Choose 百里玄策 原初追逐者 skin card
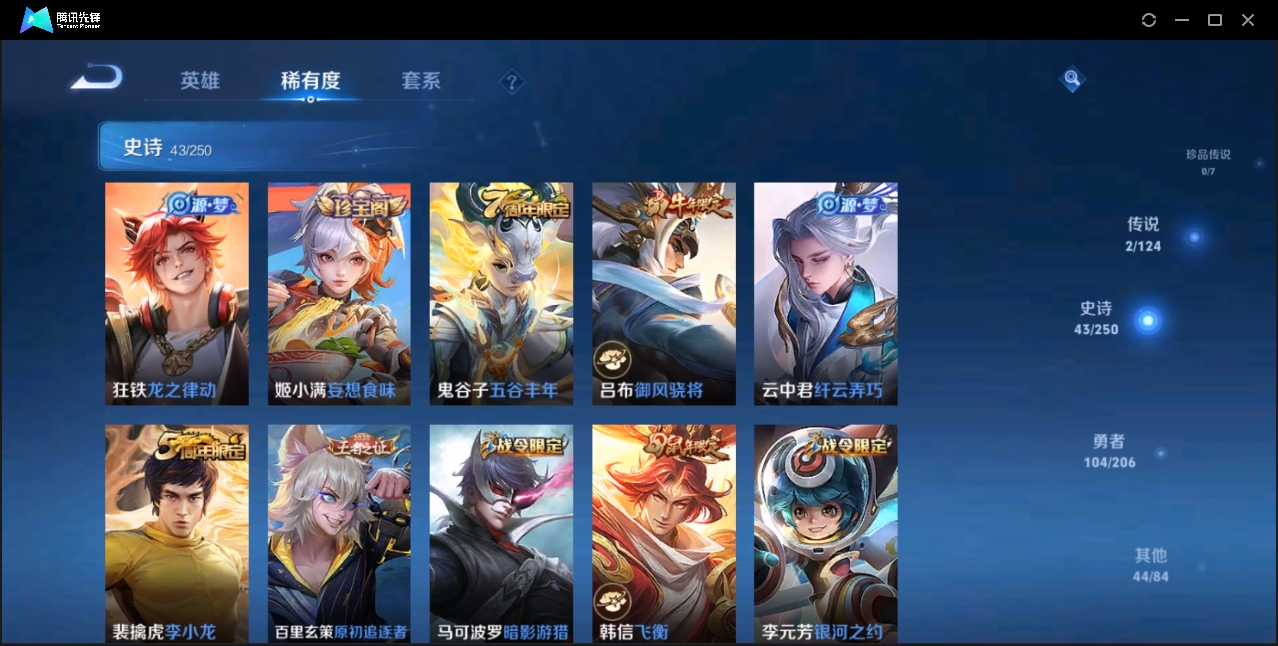The height and width of the screenshot is (646, 1278). pyautogui.click(x=339, y=532)
